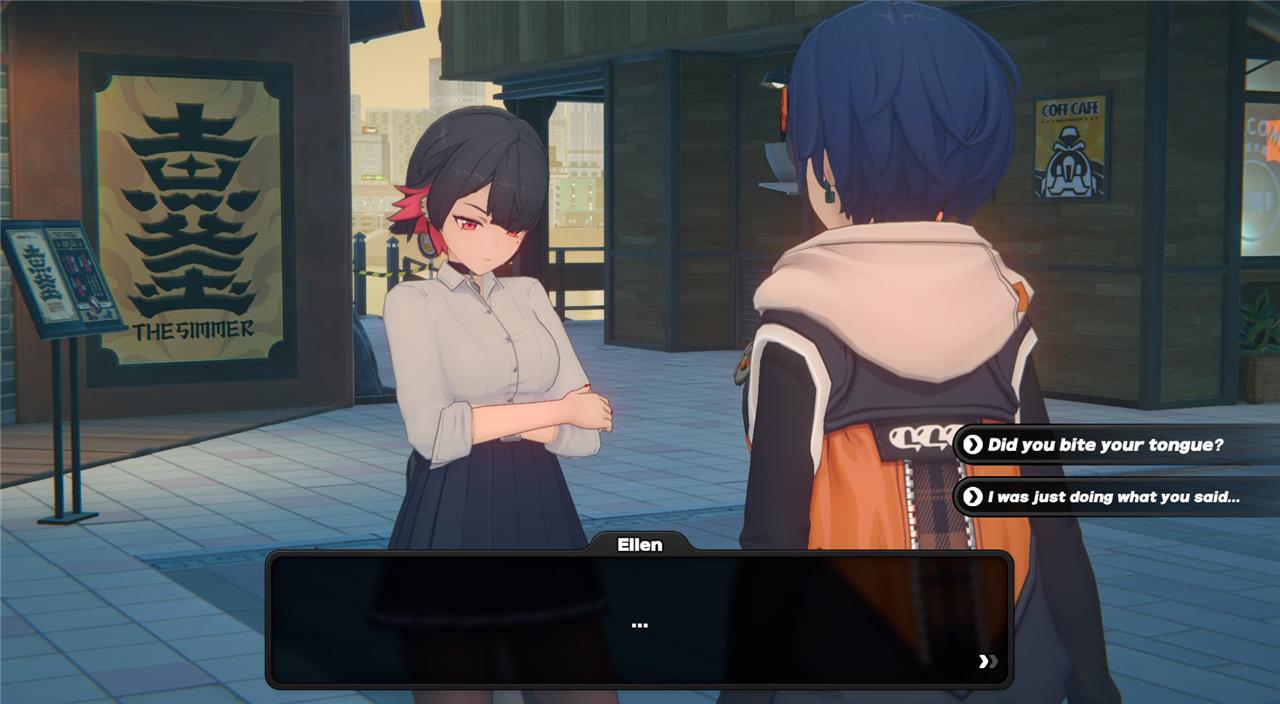The height and width of the screenshot is (704, 1280).
Task: Select "I was just doing what you said..."
Action: 1113,497
